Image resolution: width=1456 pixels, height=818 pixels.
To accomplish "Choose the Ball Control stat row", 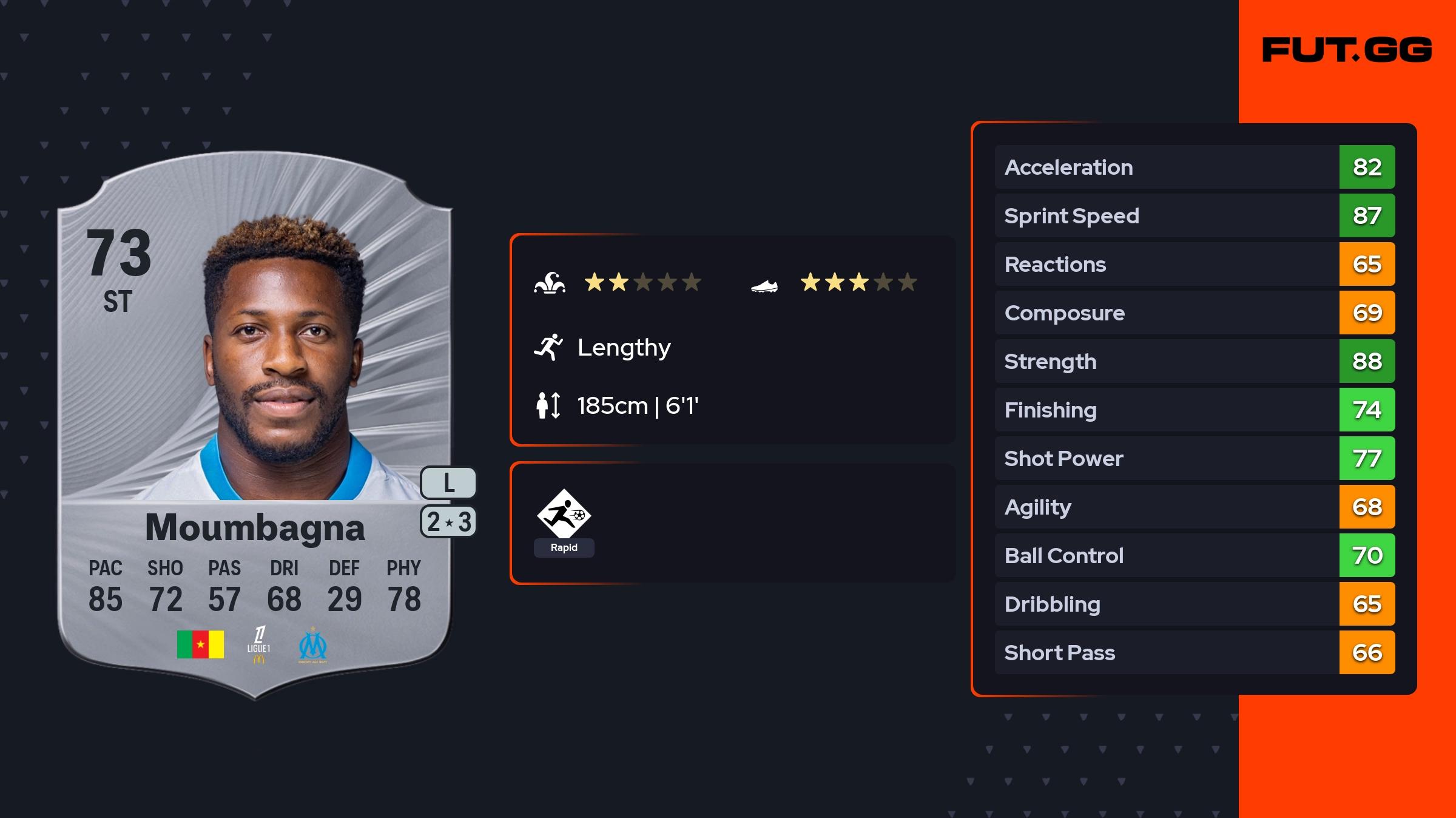I will (x=1195, y=556).
